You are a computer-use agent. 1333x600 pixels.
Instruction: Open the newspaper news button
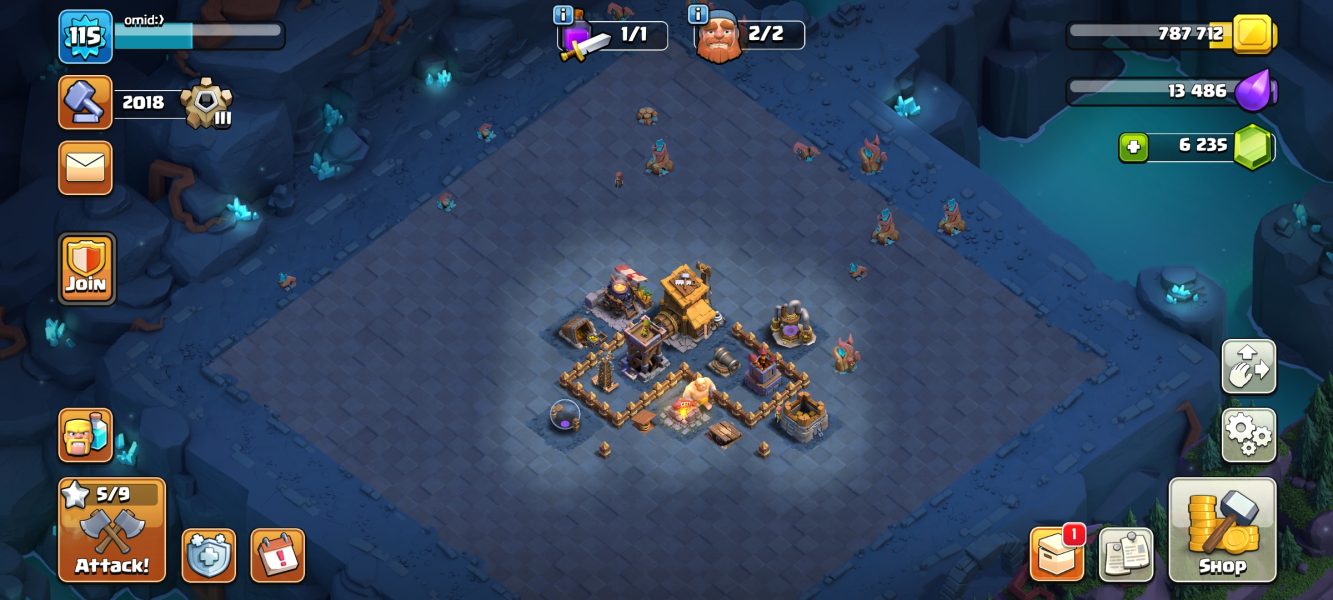[x=1126, y=554]
